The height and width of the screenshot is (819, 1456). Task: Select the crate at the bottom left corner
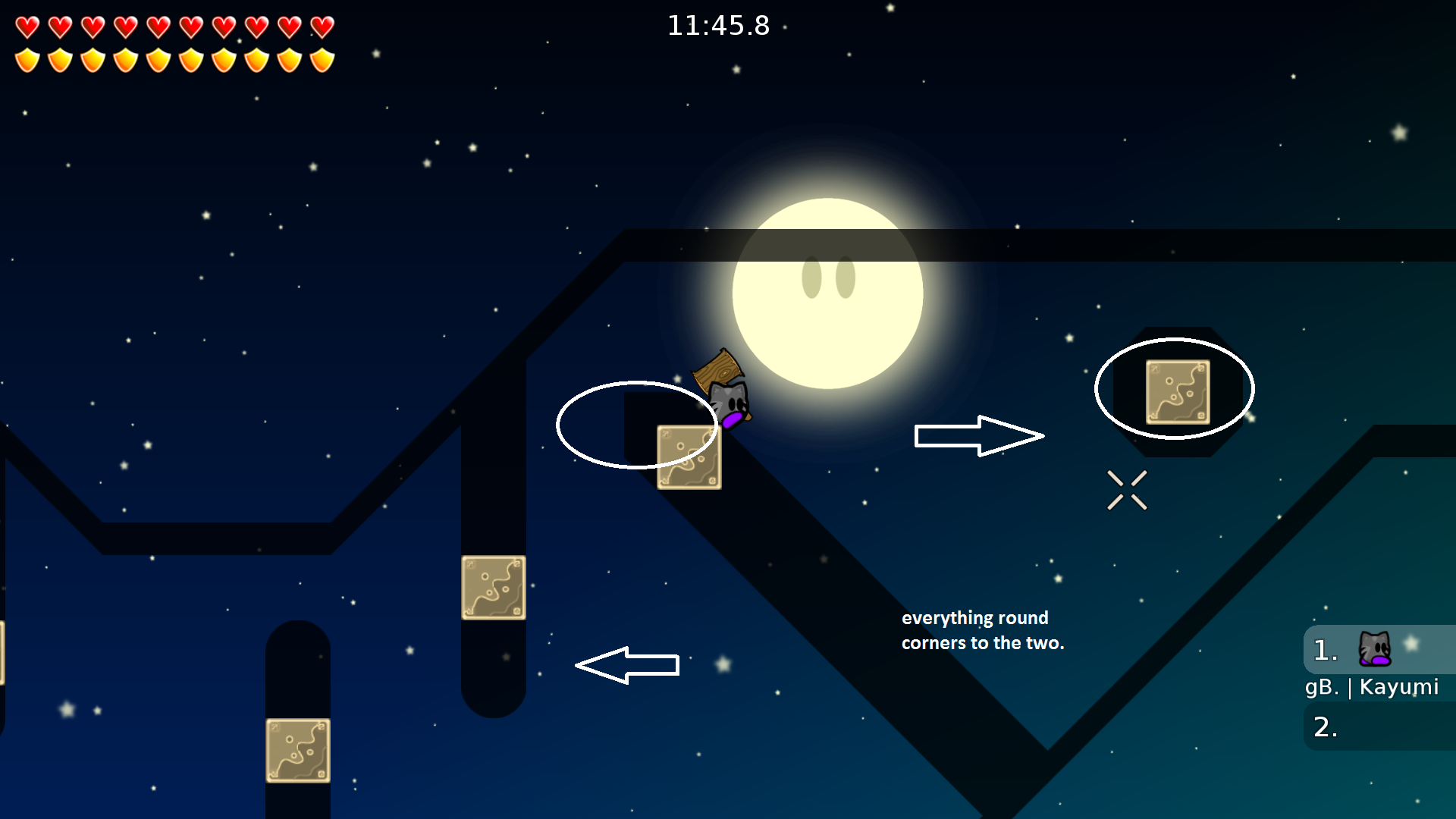(299, 751)
